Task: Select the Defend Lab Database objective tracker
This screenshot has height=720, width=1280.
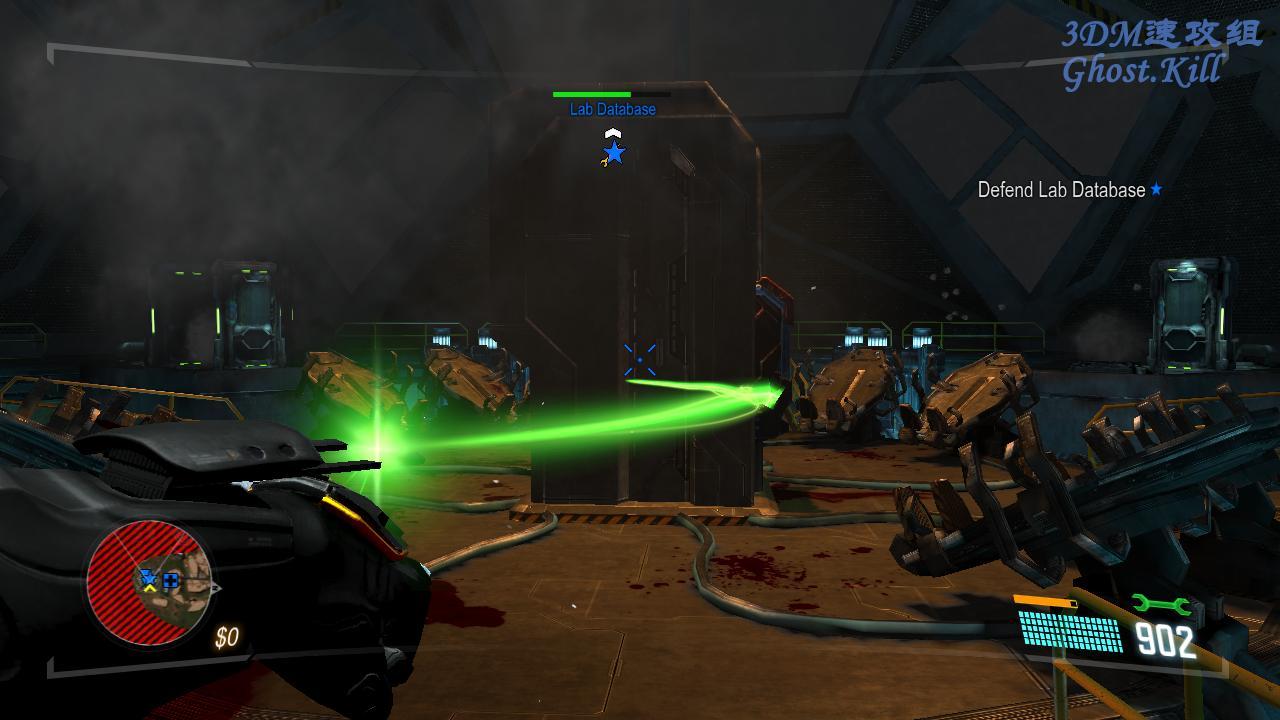Action: pyautogui.click(x=1069, y=190)
